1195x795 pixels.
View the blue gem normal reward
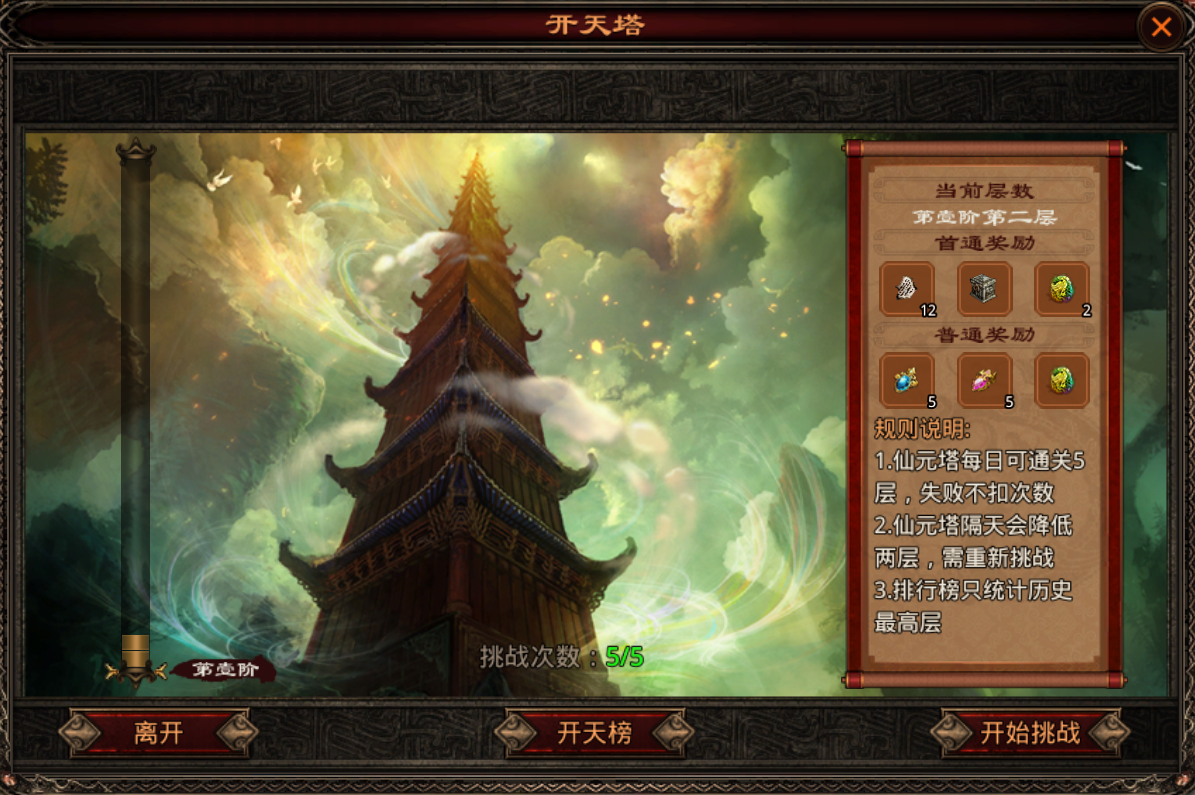(907, 380)
